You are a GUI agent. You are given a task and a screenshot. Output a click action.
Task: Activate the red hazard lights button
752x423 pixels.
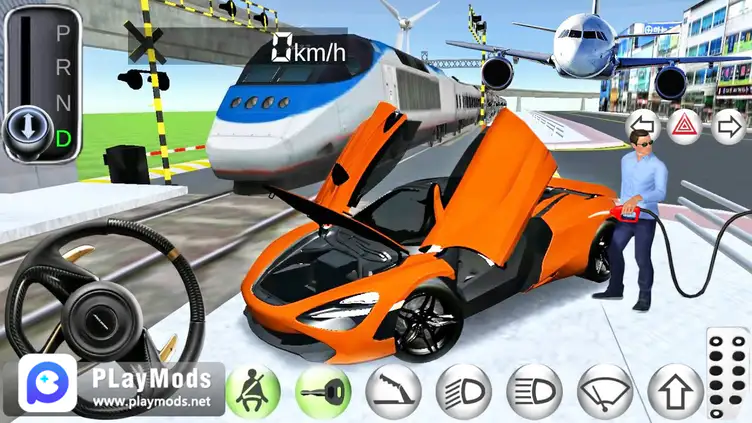[685, 126]
